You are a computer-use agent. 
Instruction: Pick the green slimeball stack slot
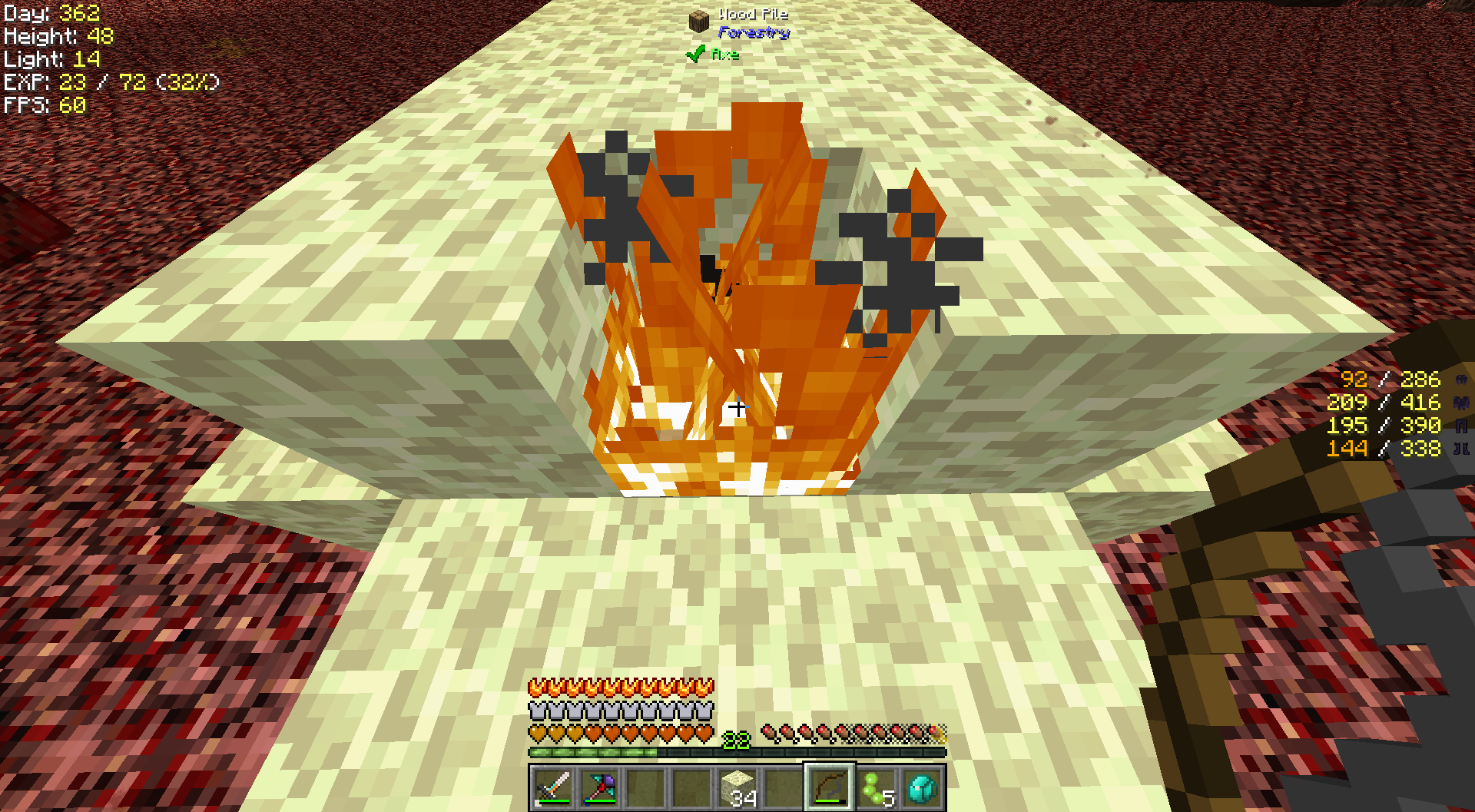coord(876,787)
